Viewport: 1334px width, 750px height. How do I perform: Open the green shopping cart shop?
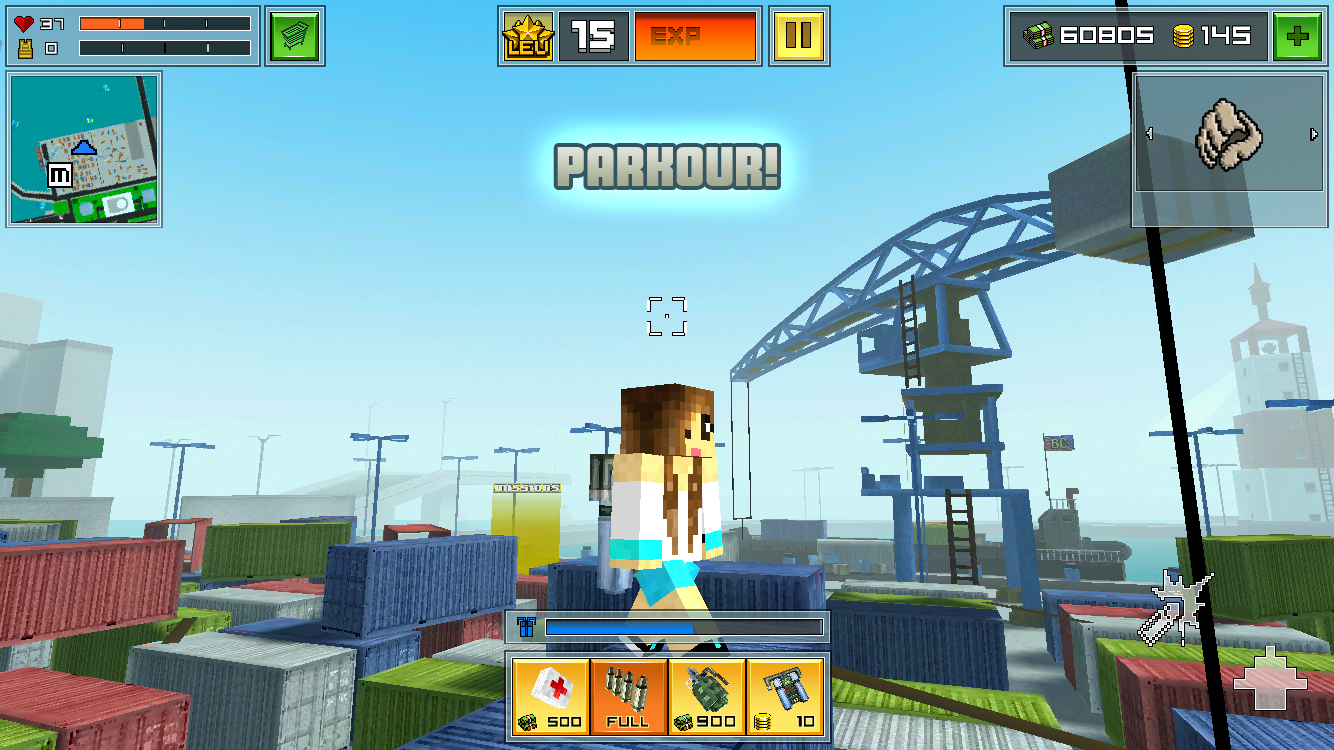pyautogui.click(x=295, y=37)
